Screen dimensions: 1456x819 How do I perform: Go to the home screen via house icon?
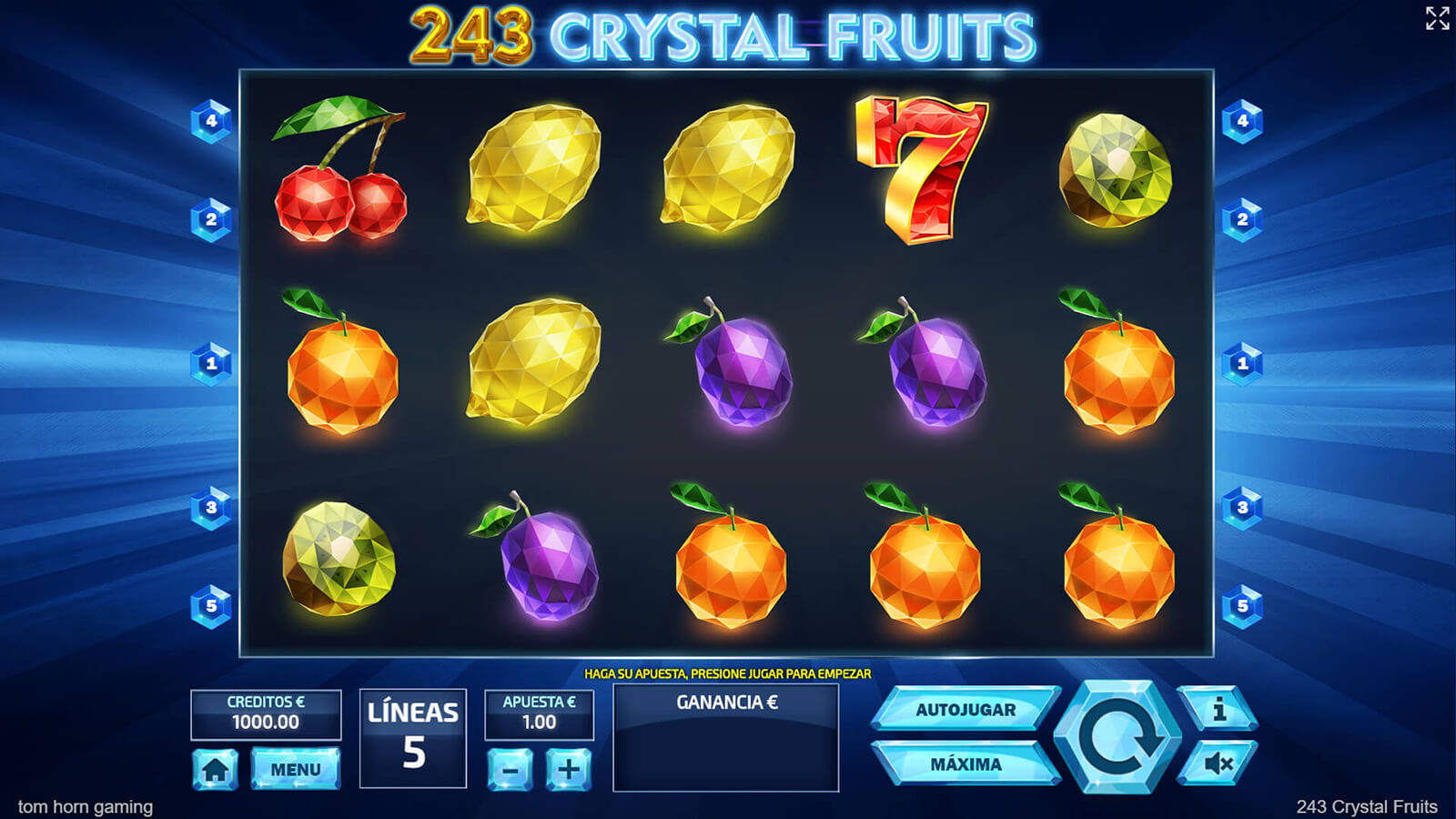pos(215,770)
